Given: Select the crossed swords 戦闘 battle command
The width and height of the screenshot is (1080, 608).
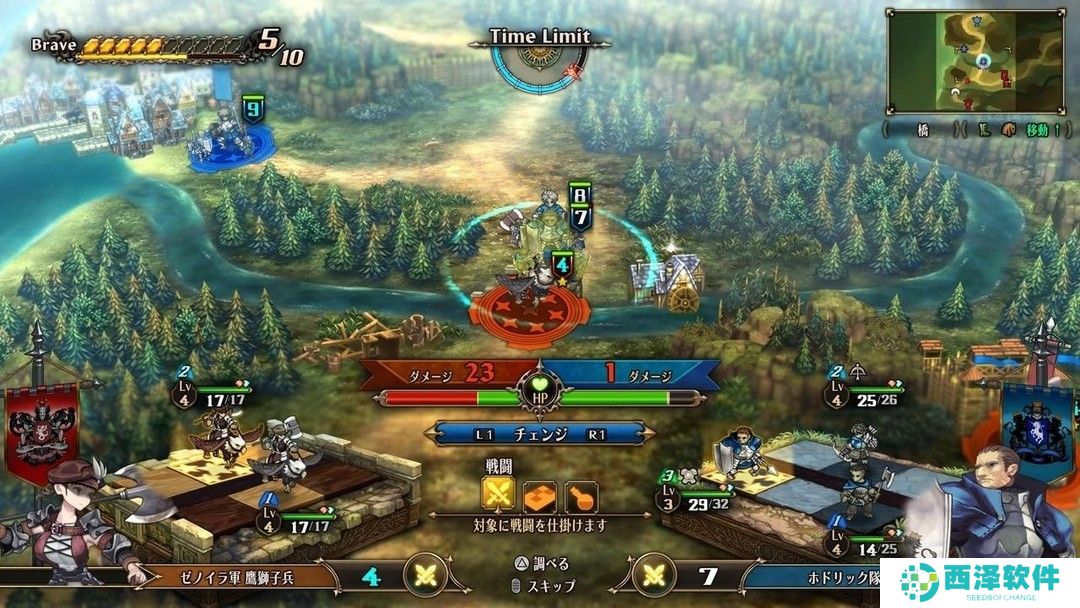Looking at the screenshot, I should coord(497,493).
